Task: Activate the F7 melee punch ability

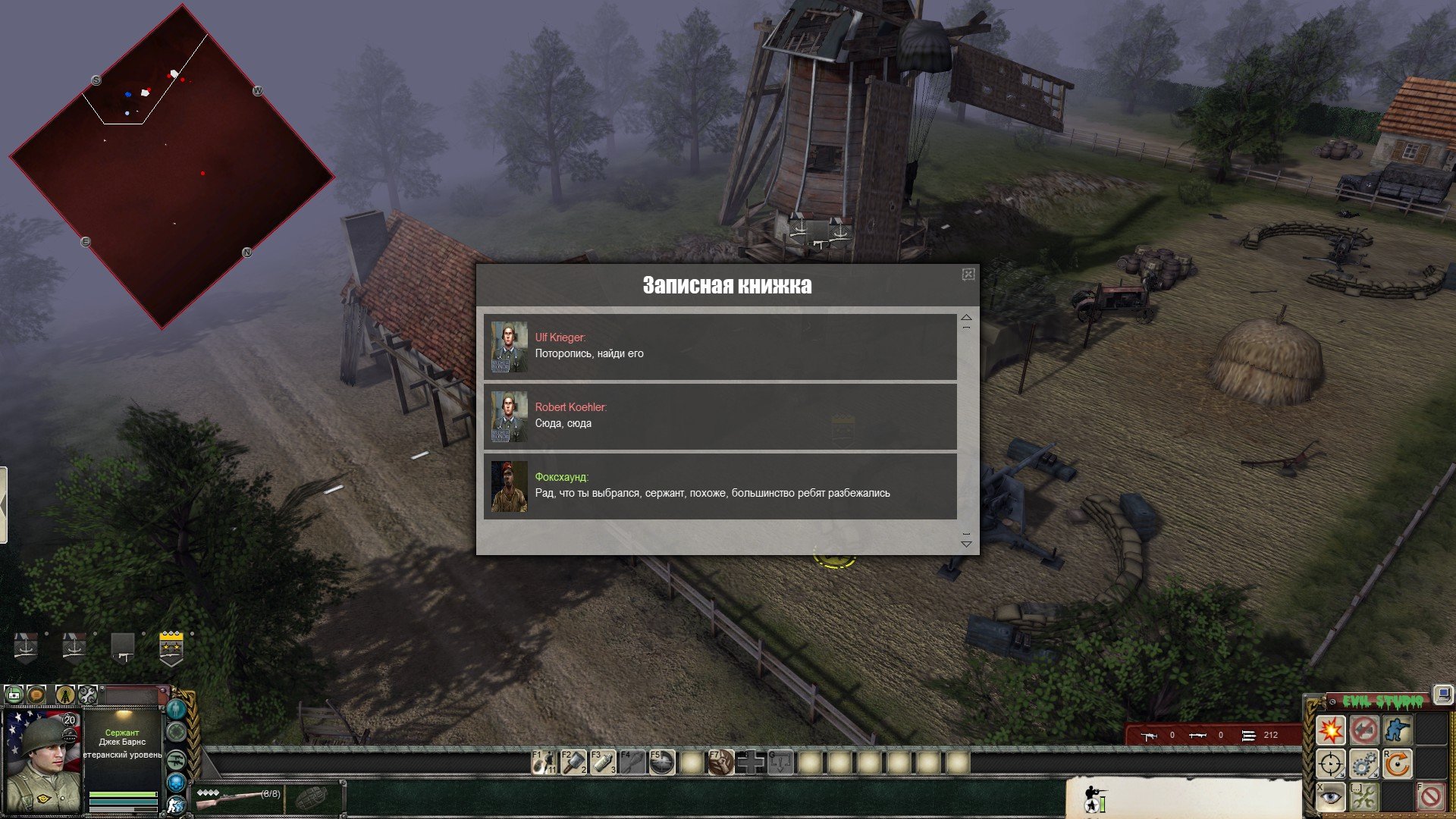Action: (x=721, y=762)
